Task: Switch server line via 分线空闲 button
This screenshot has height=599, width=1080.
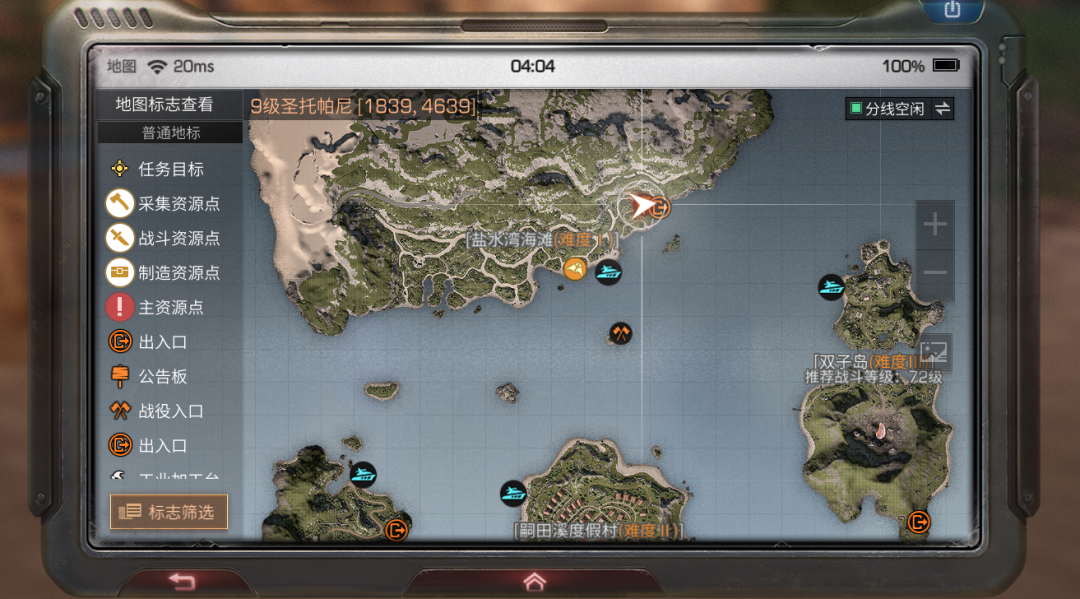Action: 899,109
